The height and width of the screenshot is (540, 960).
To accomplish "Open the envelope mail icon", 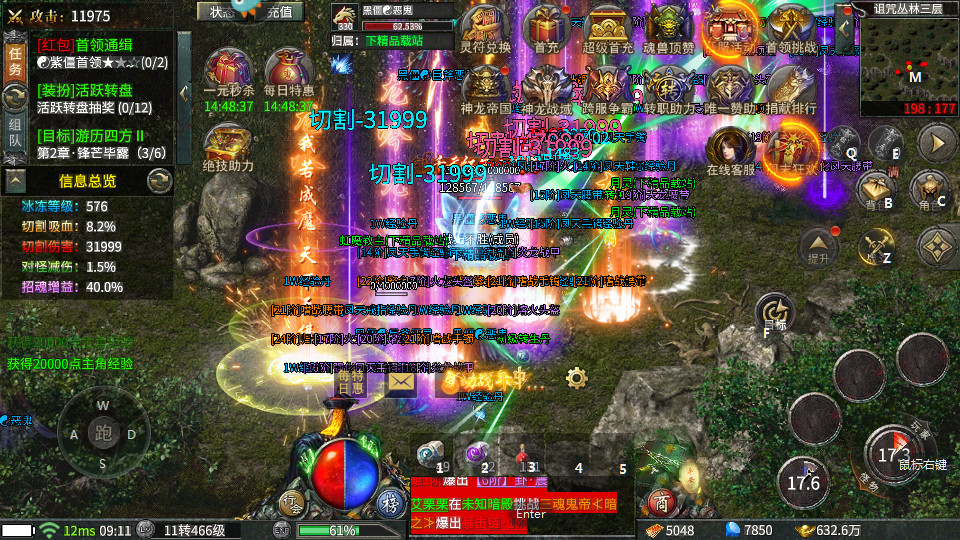I will coord(402,381).
